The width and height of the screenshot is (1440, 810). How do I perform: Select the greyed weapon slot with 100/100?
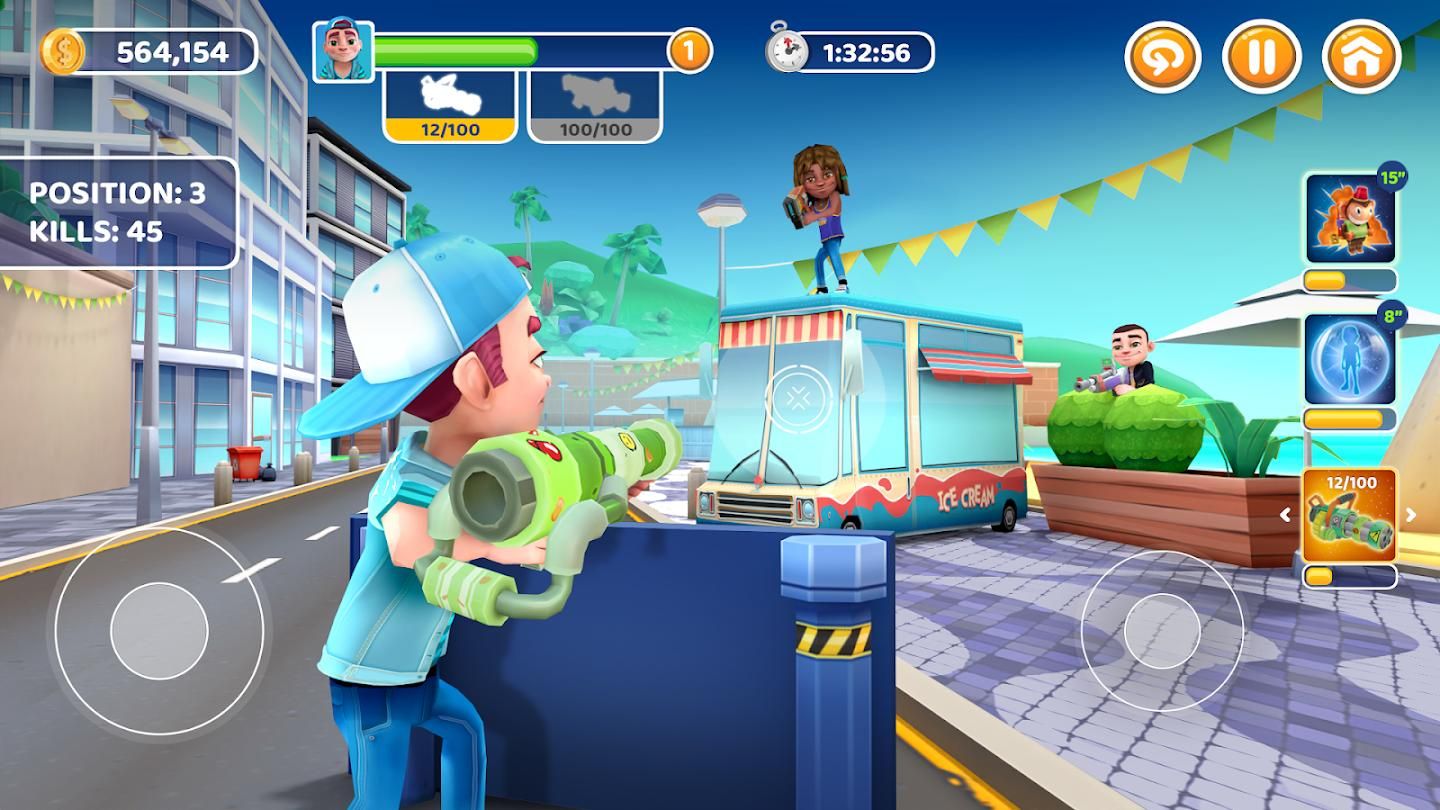tap(594, 106)
